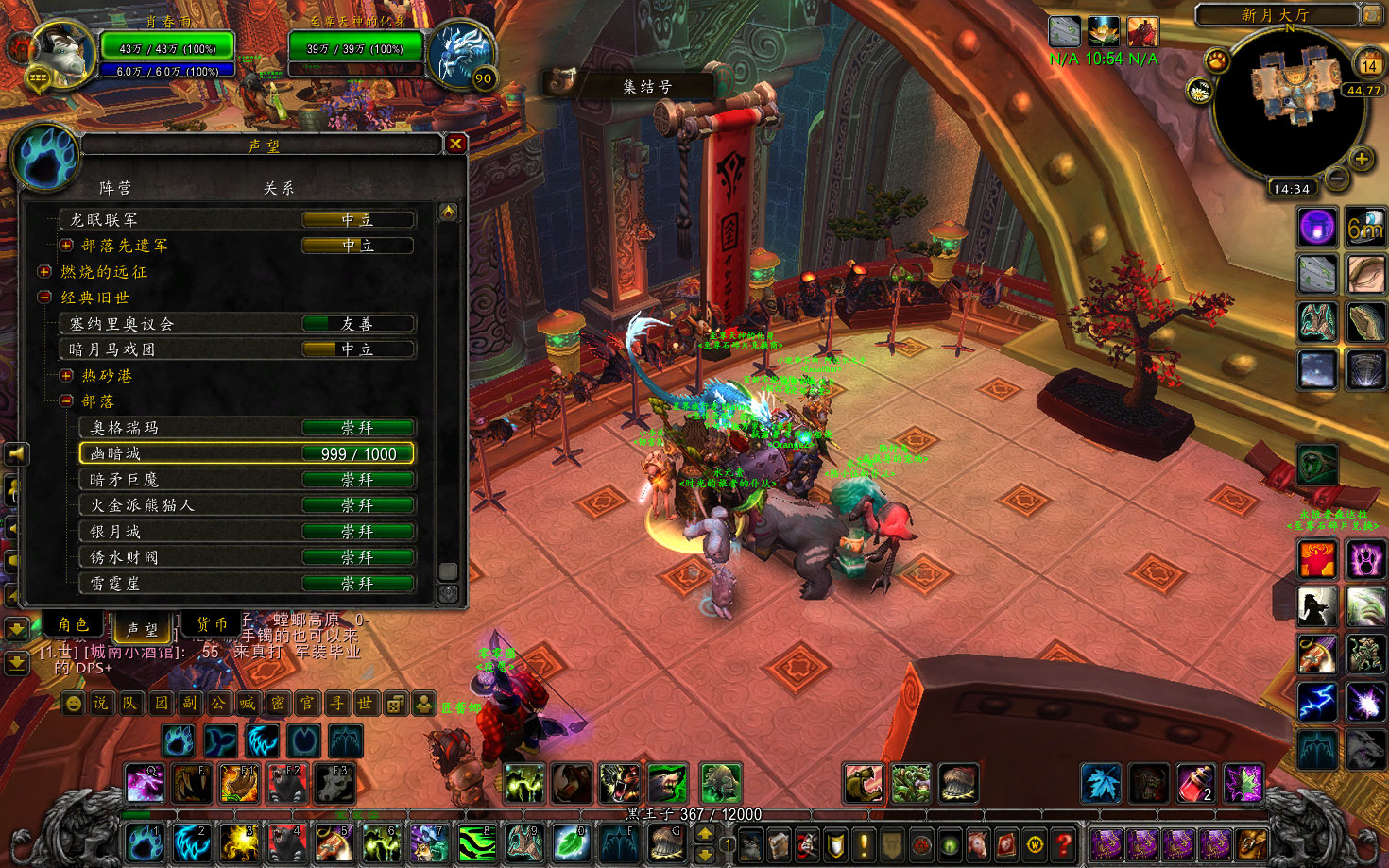The height and width of the screenshot is (868, 1389).
Task: Select the 奥格瑞玛 reputation entry
Action: coord(247,428)
